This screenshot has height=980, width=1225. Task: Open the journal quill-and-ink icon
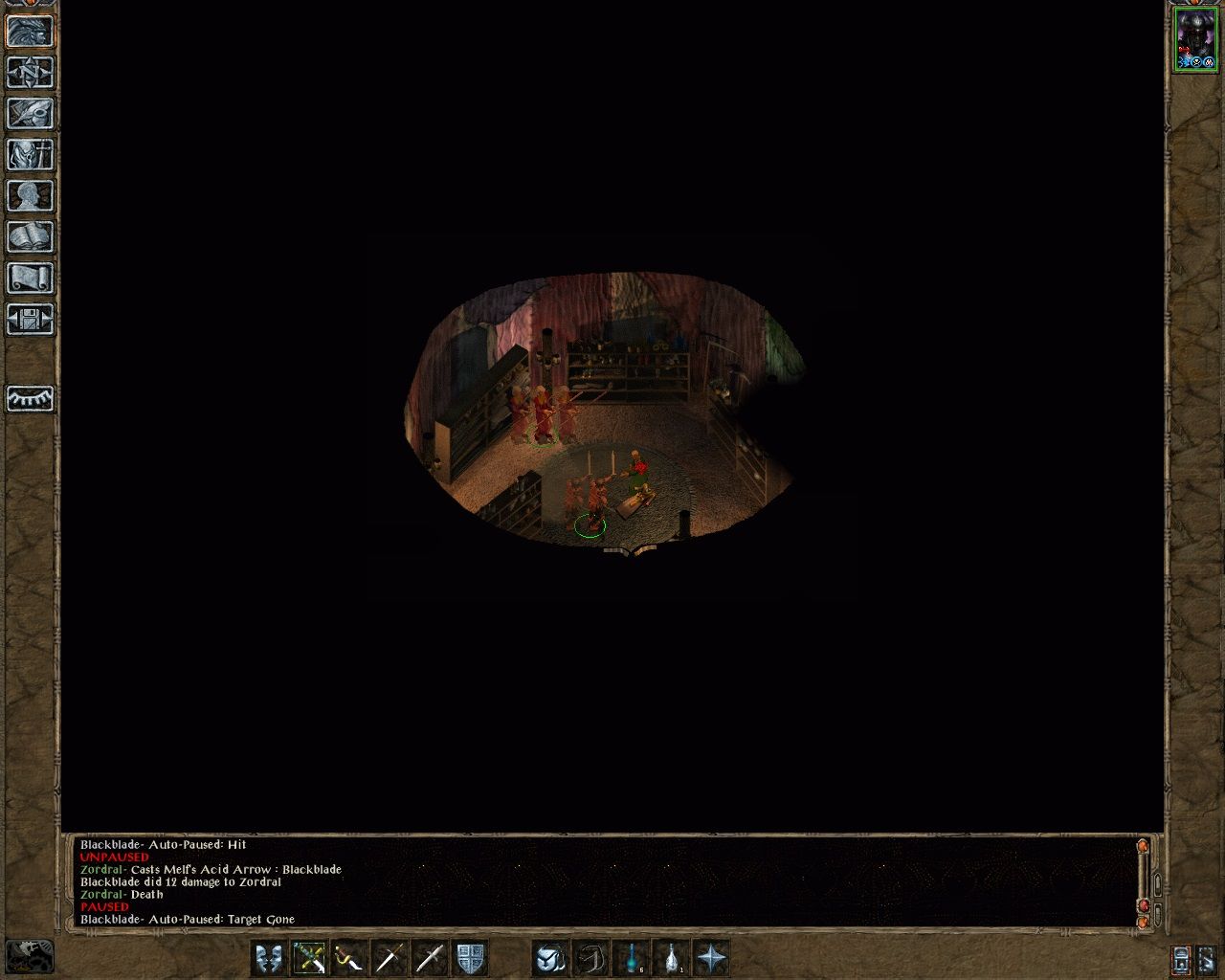coord(29,115)
